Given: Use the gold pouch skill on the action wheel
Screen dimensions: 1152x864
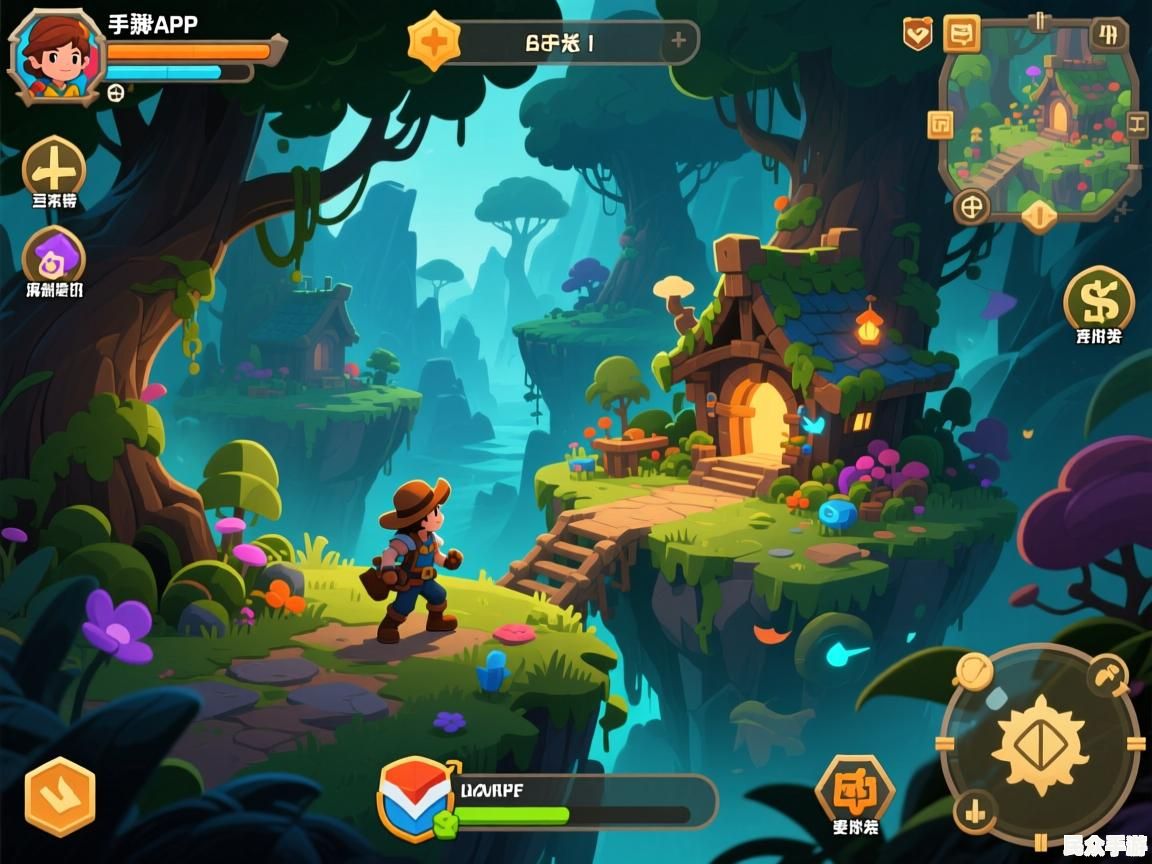Looking at the screenshot, I should (973, 671).
